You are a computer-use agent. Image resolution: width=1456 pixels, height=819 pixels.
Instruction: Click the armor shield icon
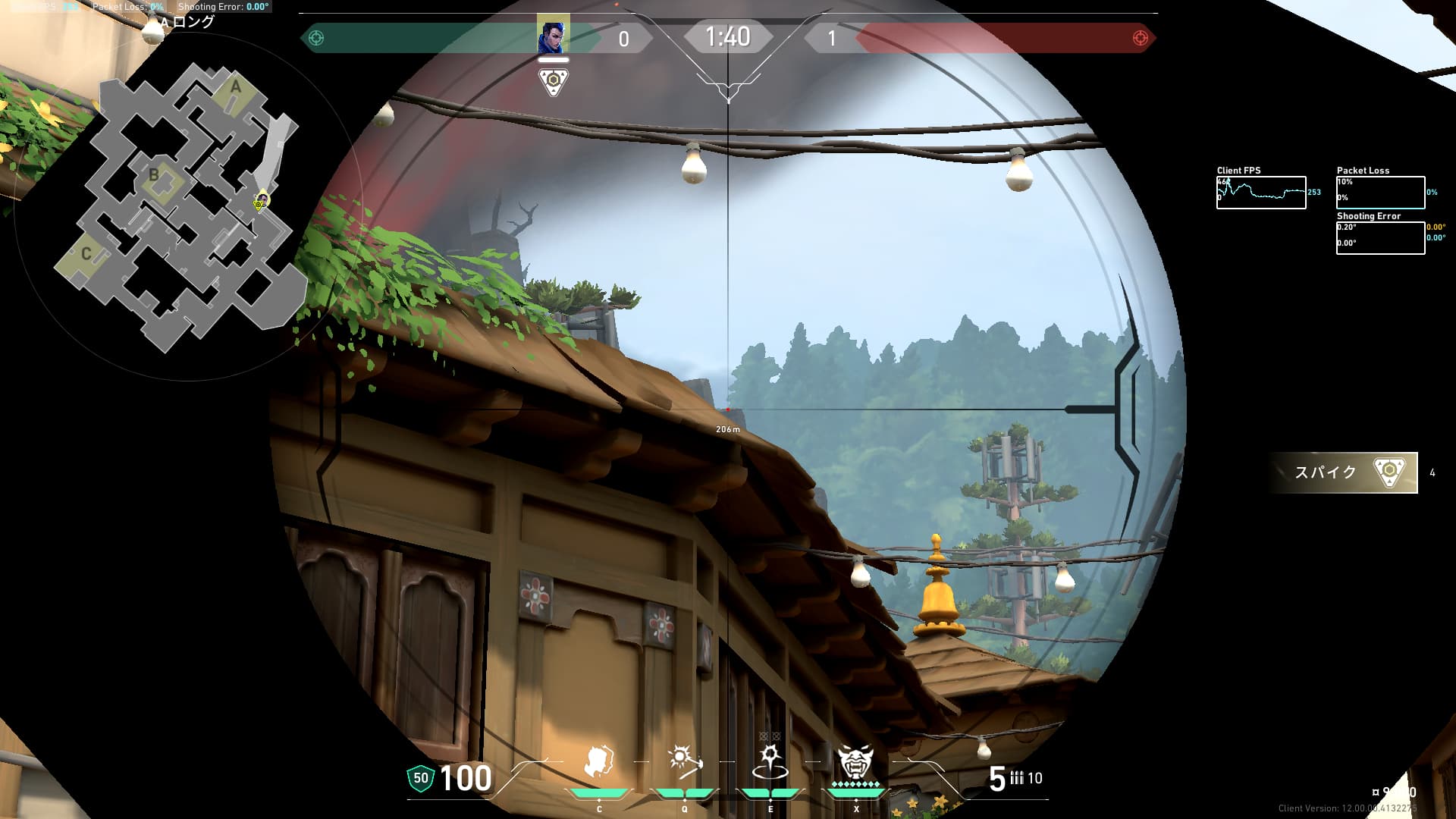(421, 778)
